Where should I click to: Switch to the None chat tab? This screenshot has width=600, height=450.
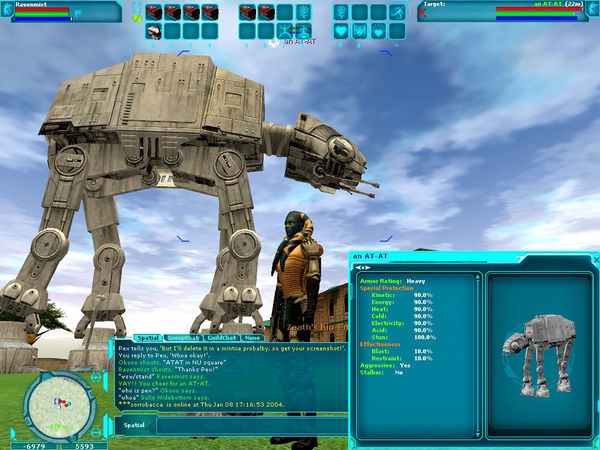pyautogui.click(x=252, y=338)
